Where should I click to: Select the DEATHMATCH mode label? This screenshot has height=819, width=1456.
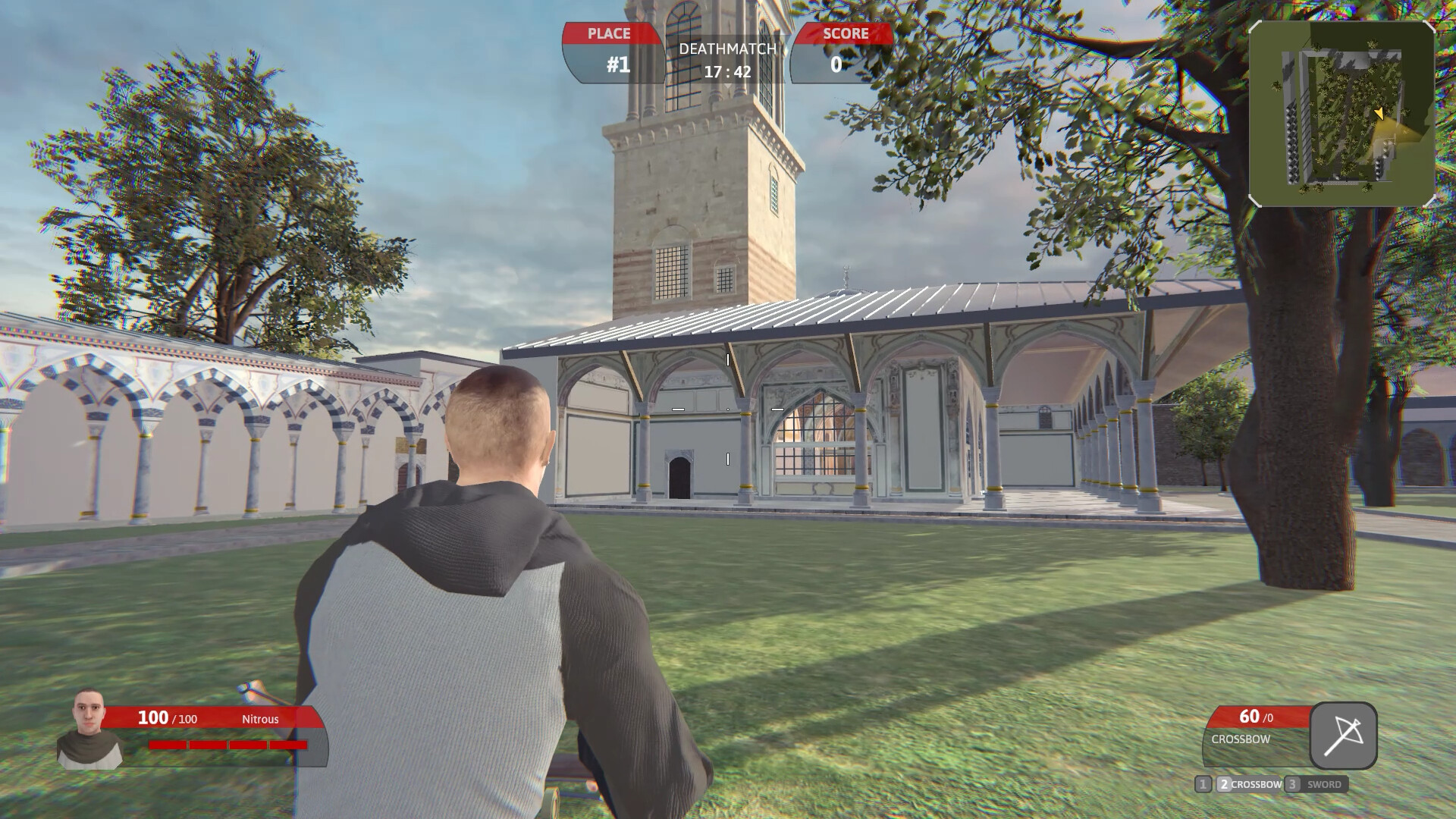[726, 50]
